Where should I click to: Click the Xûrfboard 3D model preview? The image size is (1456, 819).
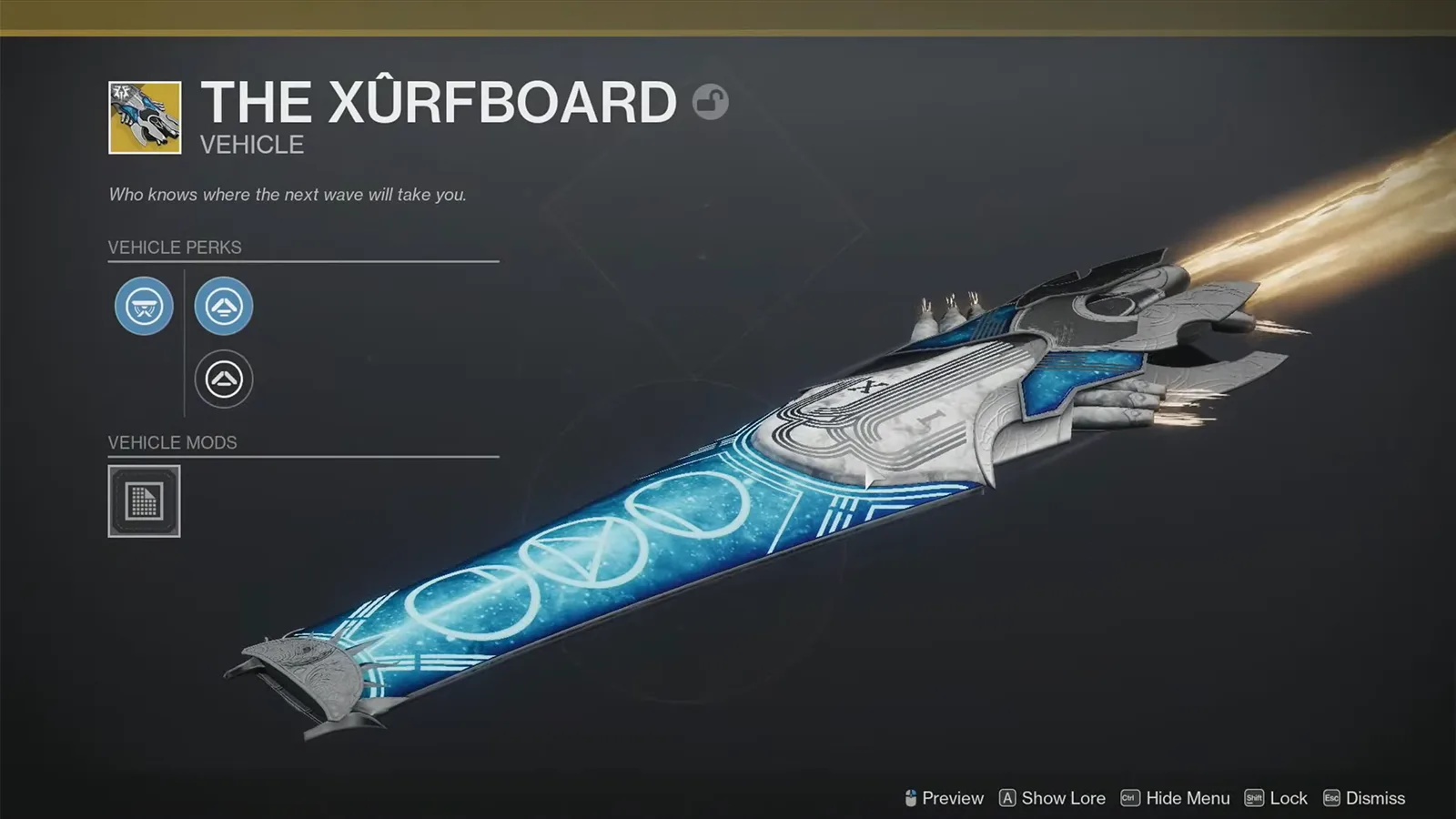pos(819,482)
